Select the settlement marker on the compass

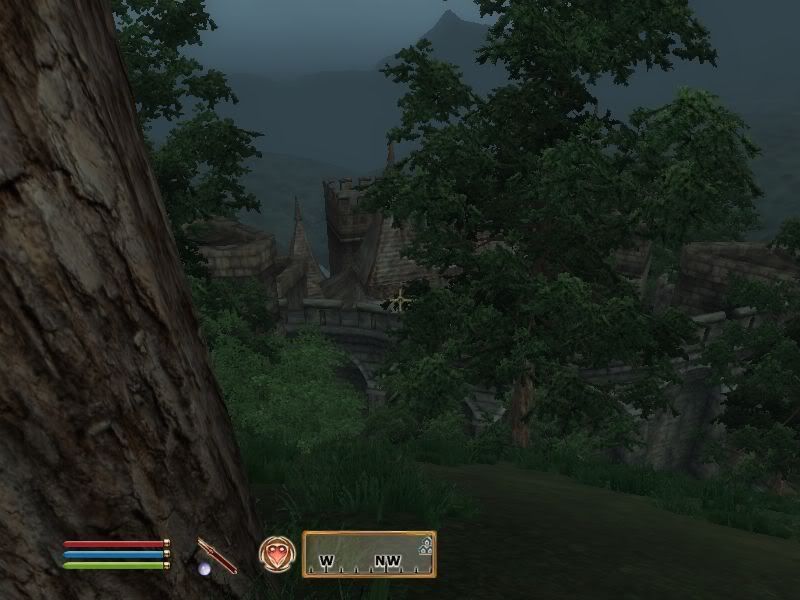coord(425,546)
